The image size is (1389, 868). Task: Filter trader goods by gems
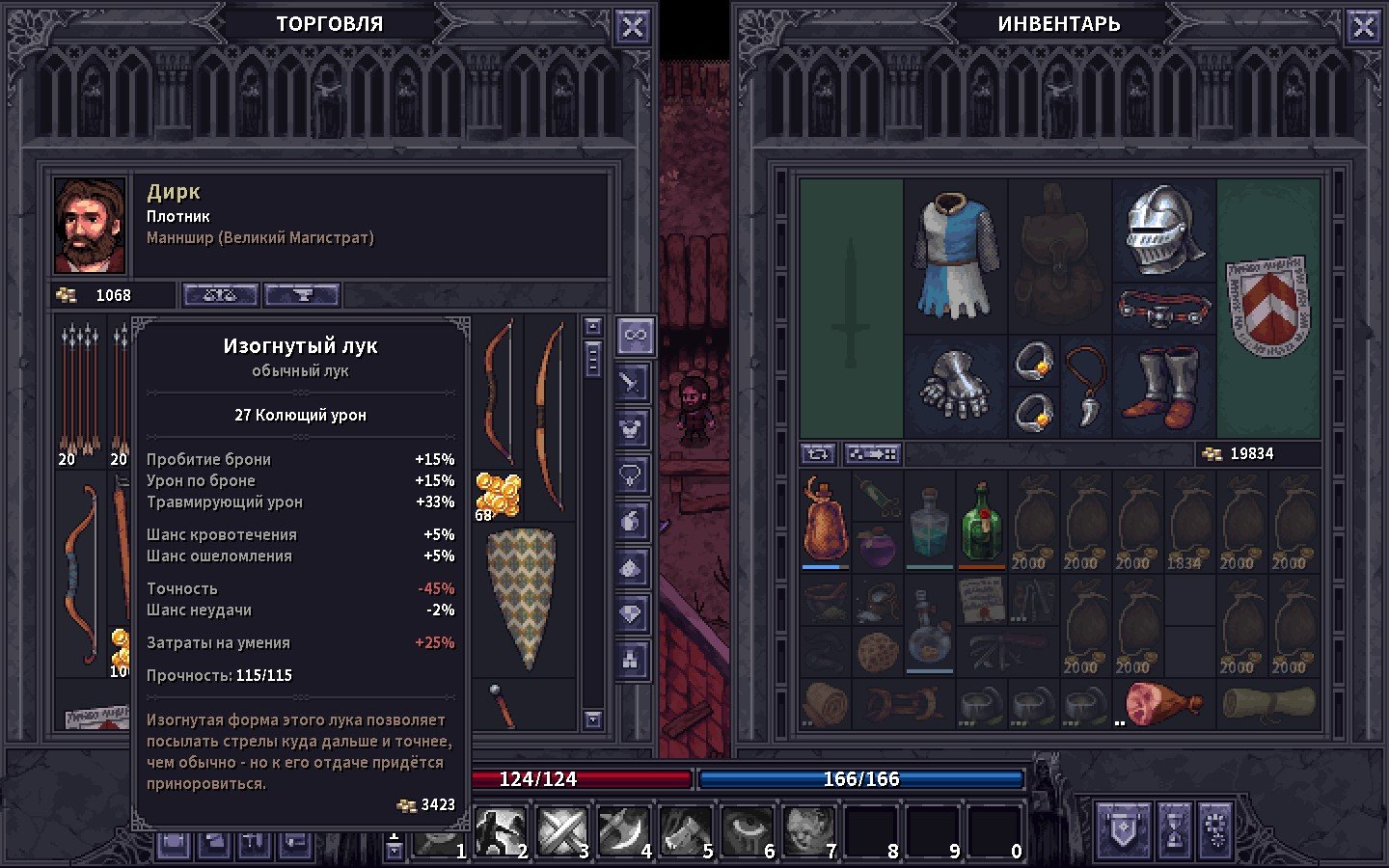pyautogui.click(x=632, y=613)
